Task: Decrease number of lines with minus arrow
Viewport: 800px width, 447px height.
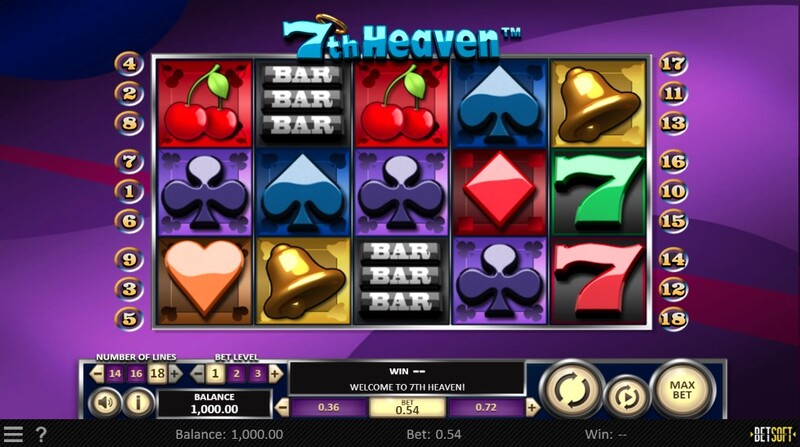Action: 97,373
